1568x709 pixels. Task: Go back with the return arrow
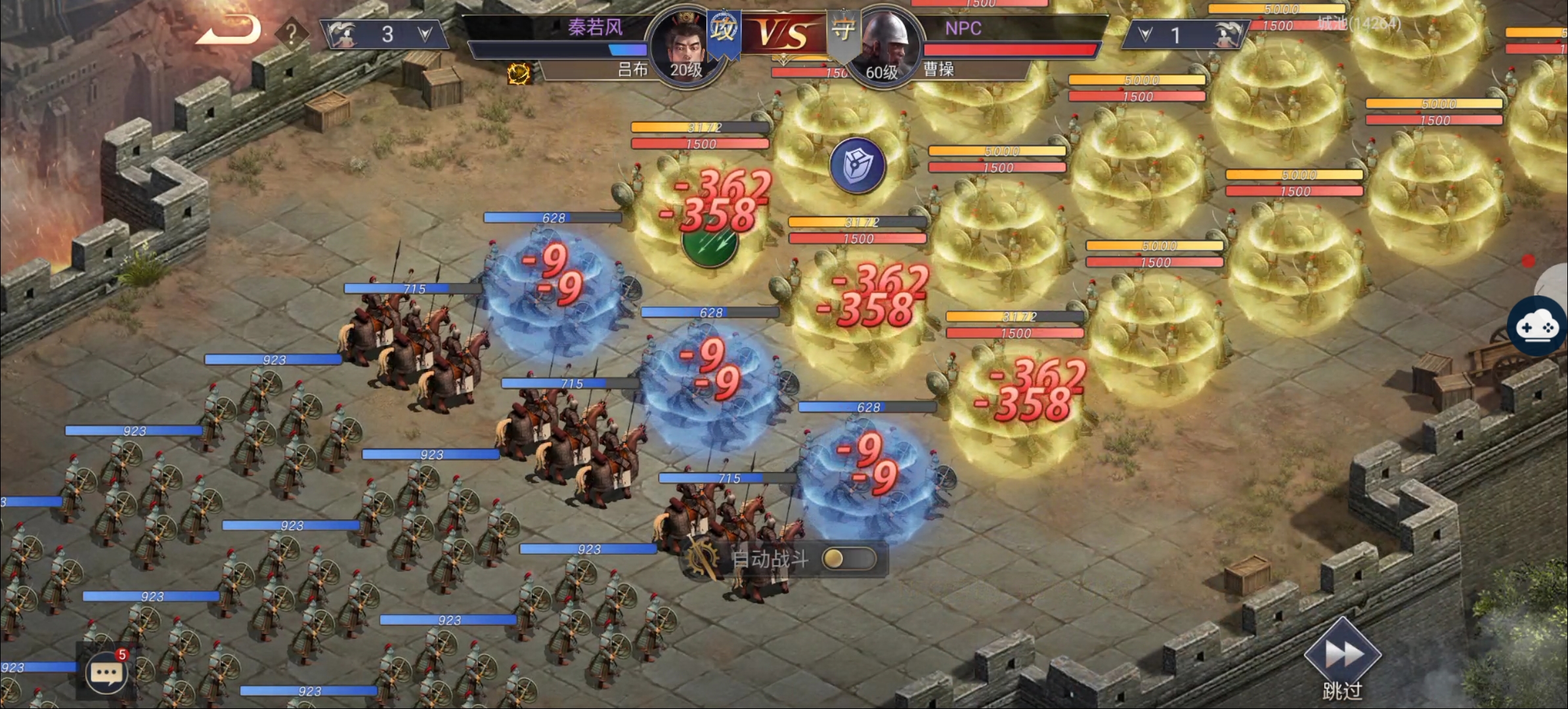228,31
